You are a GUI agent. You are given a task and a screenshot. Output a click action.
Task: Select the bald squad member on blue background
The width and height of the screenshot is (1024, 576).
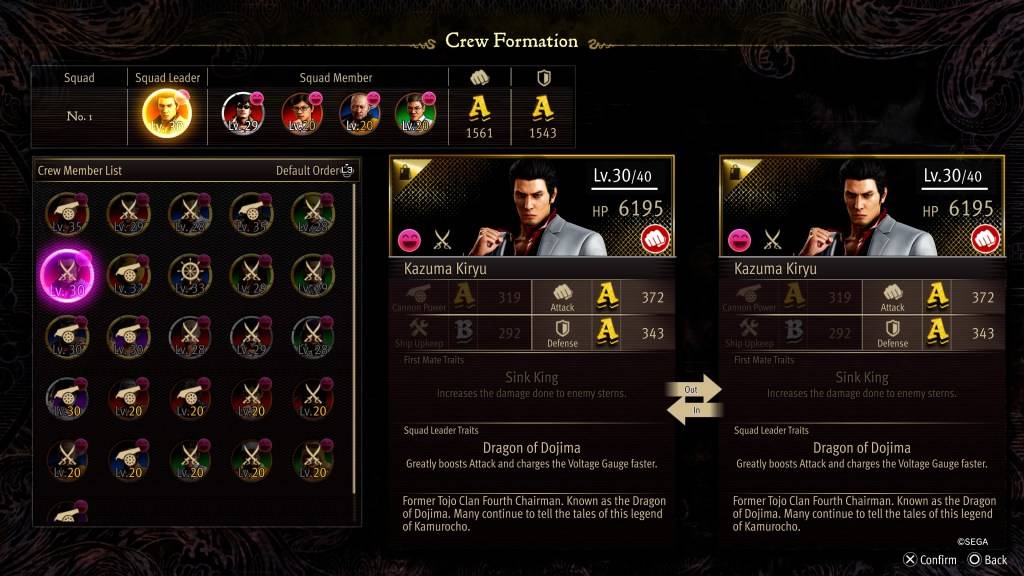tap(358, 113)
